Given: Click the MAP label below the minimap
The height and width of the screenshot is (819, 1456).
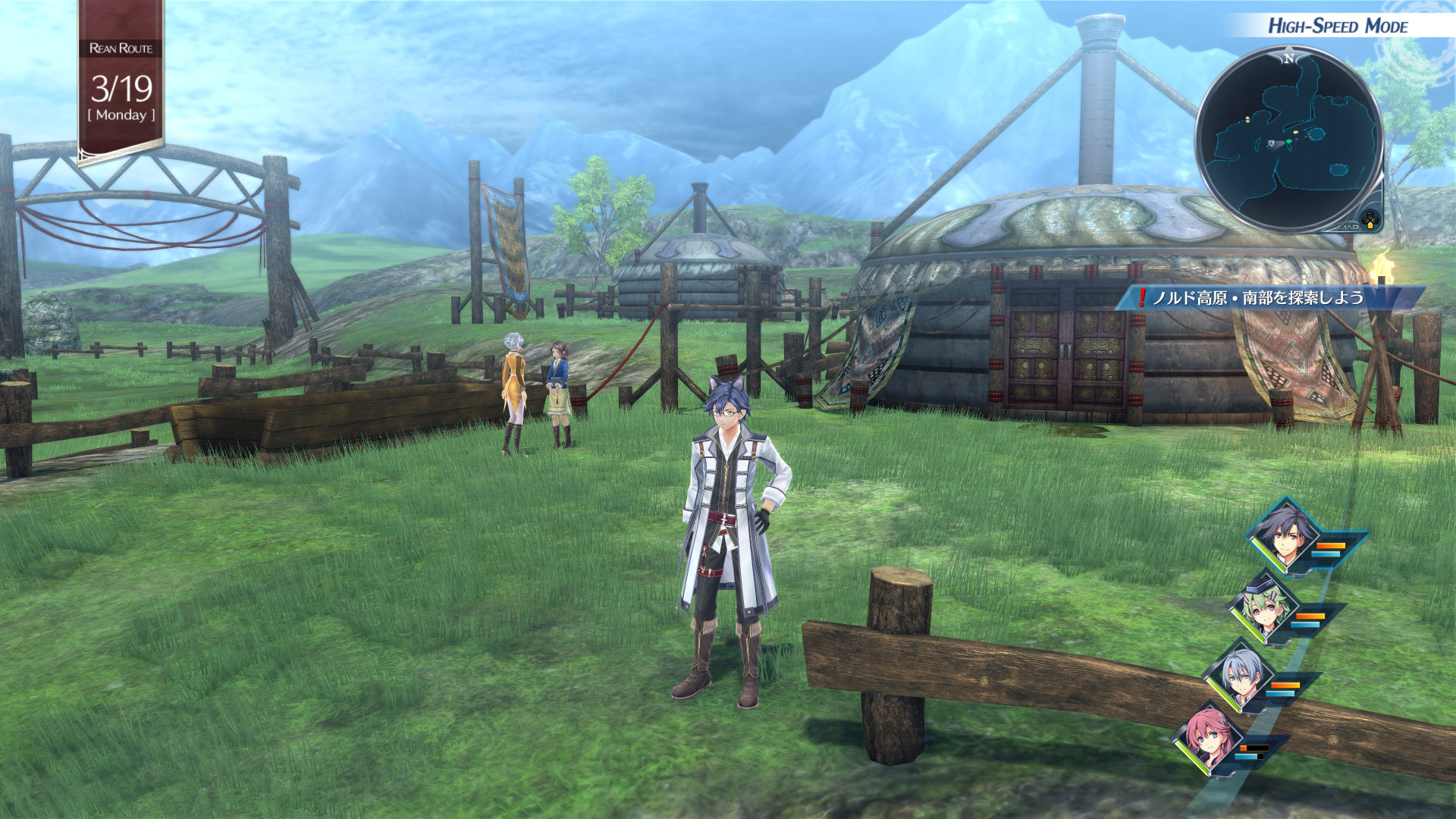Looking at the screenshot, I should point(1348,227).
